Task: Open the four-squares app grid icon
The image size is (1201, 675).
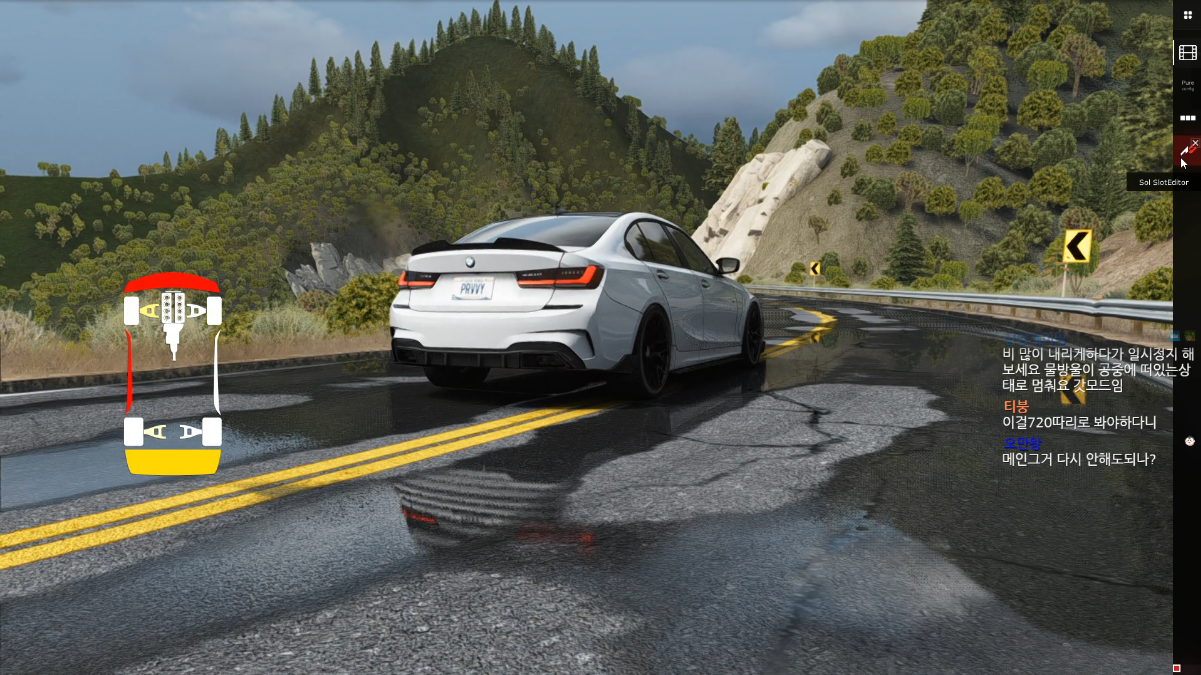Action: (1188, 16)
